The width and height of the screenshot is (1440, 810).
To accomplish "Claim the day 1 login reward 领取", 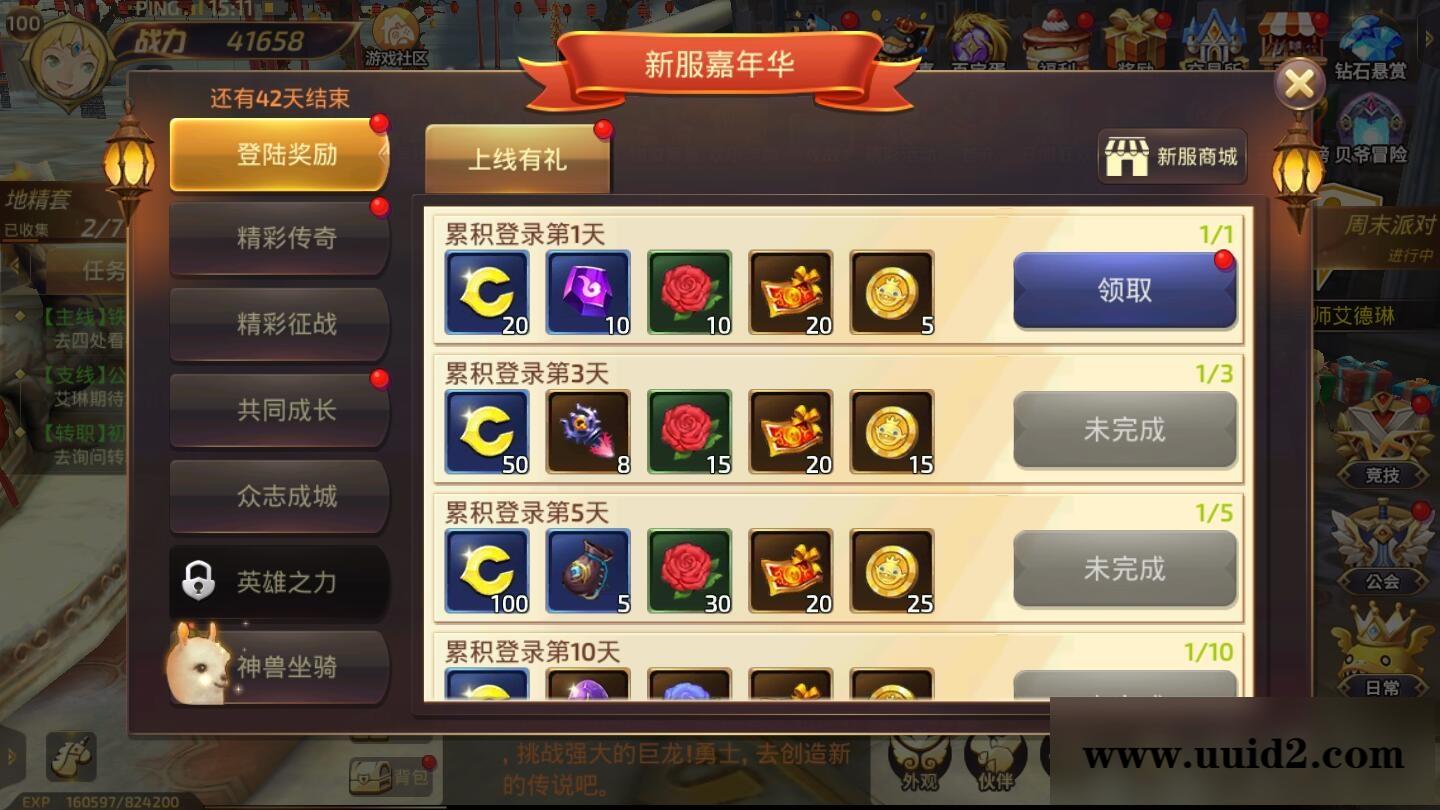I will [x=1124, y=289].
